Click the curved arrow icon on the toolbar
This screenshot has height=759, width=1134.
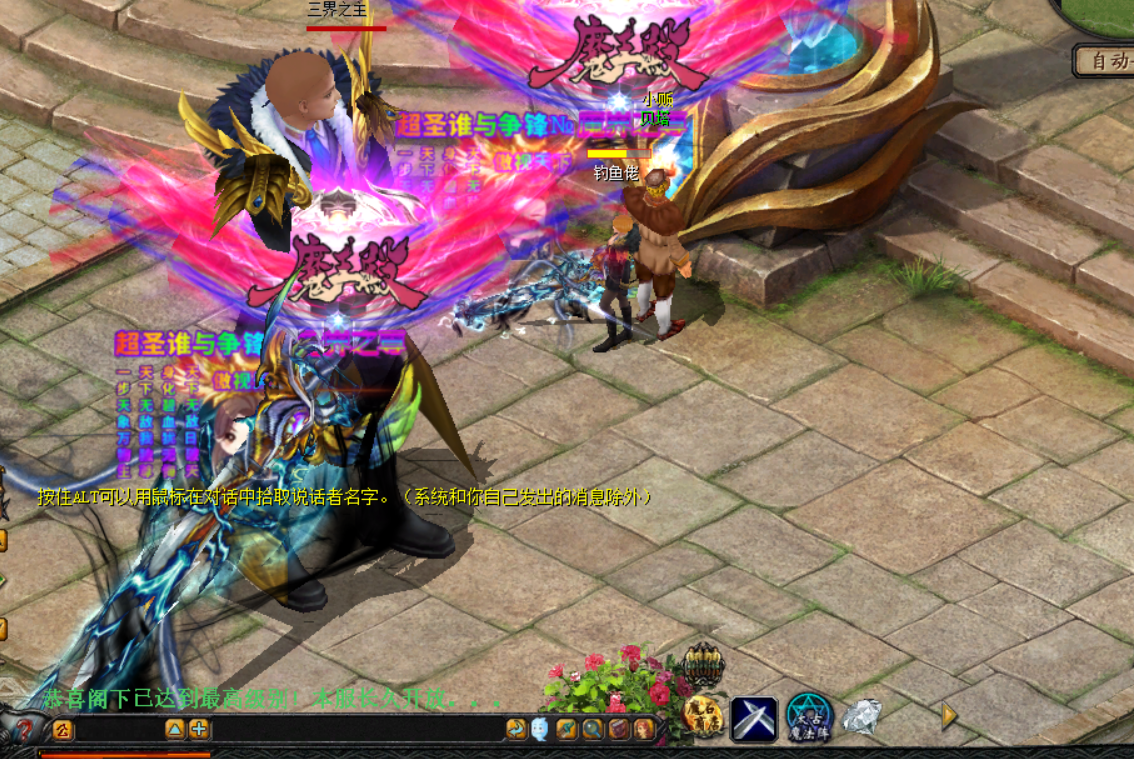click(x=516, y=729)
